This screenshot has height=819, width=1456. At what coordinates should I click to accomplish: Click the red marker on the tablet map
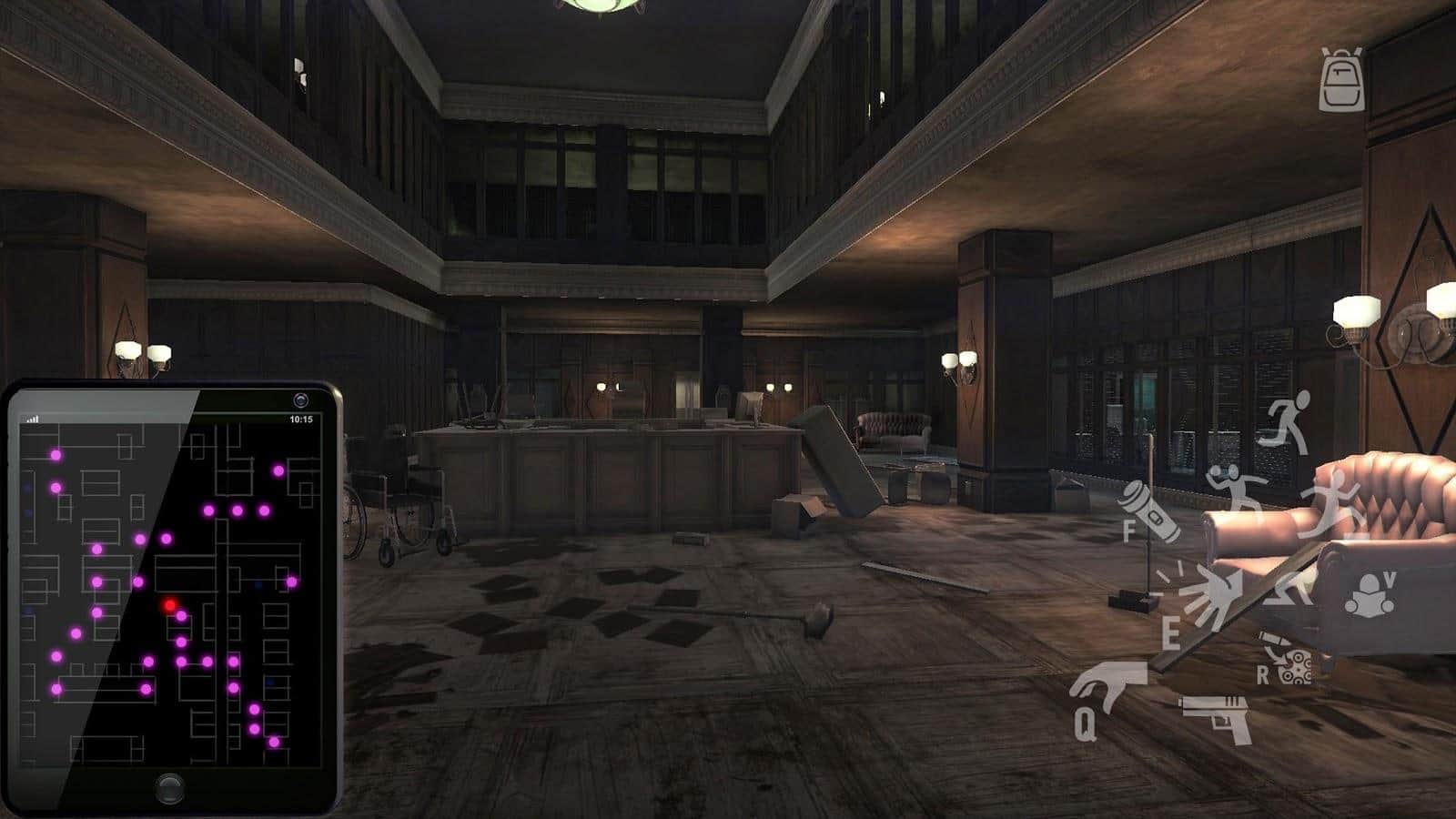(x=170, y=605)
